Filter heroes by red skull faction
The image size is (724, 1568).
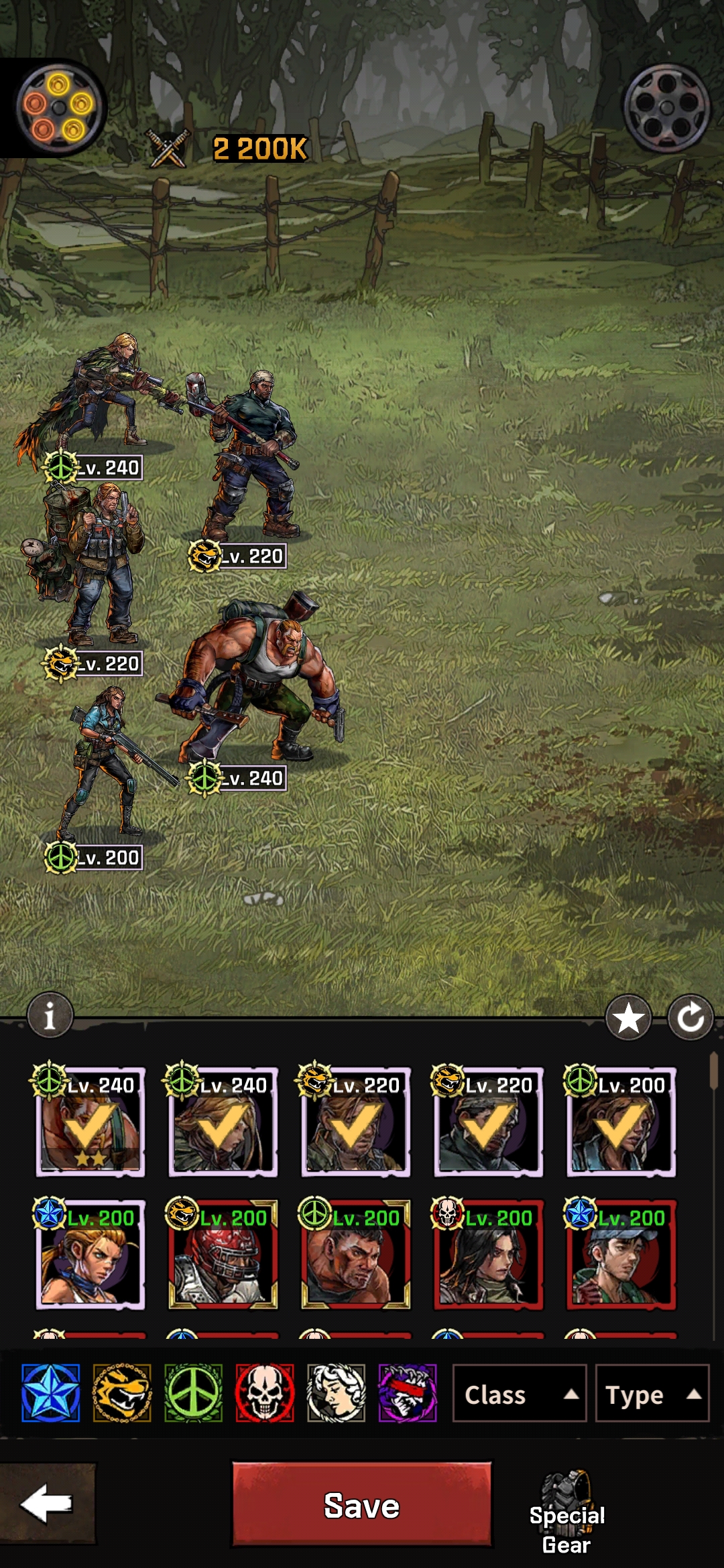(x=265, y=1393)
